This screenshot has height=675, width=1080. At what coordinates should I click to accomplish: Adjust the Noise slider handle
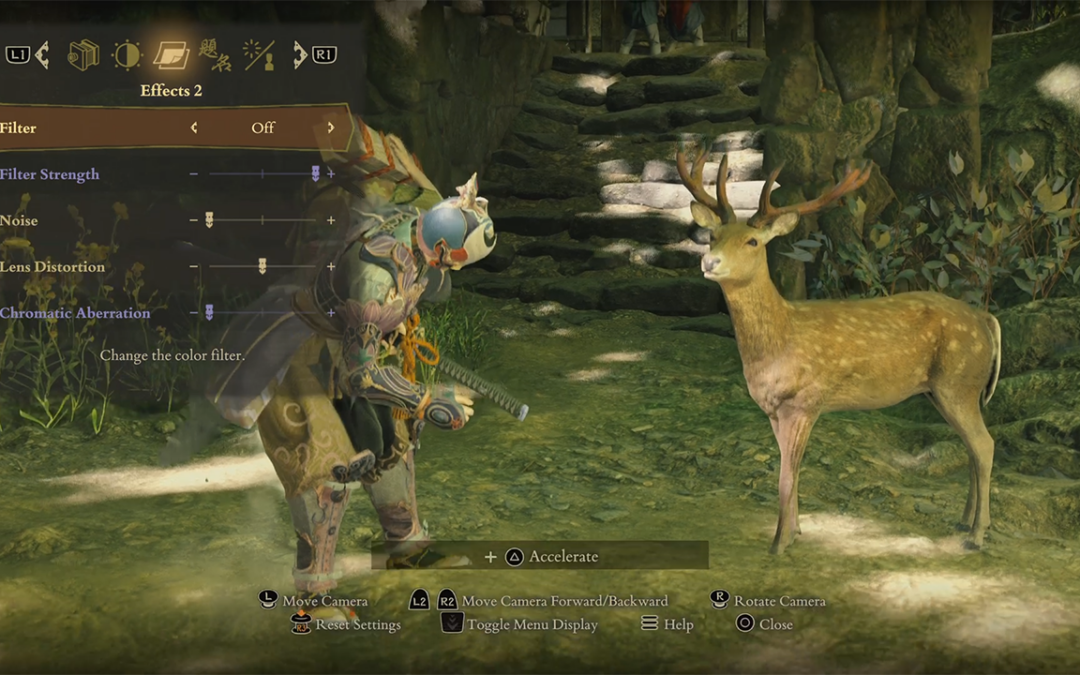point(209,220)
